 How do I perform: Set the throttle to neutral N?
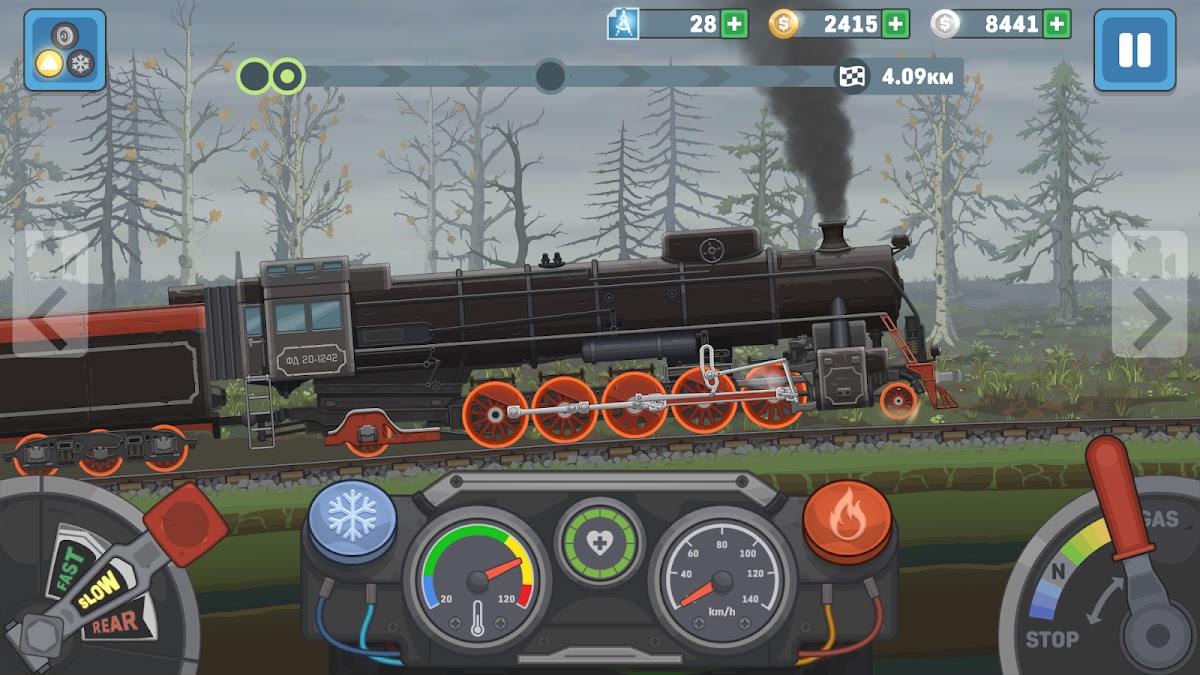(1054, 573)
